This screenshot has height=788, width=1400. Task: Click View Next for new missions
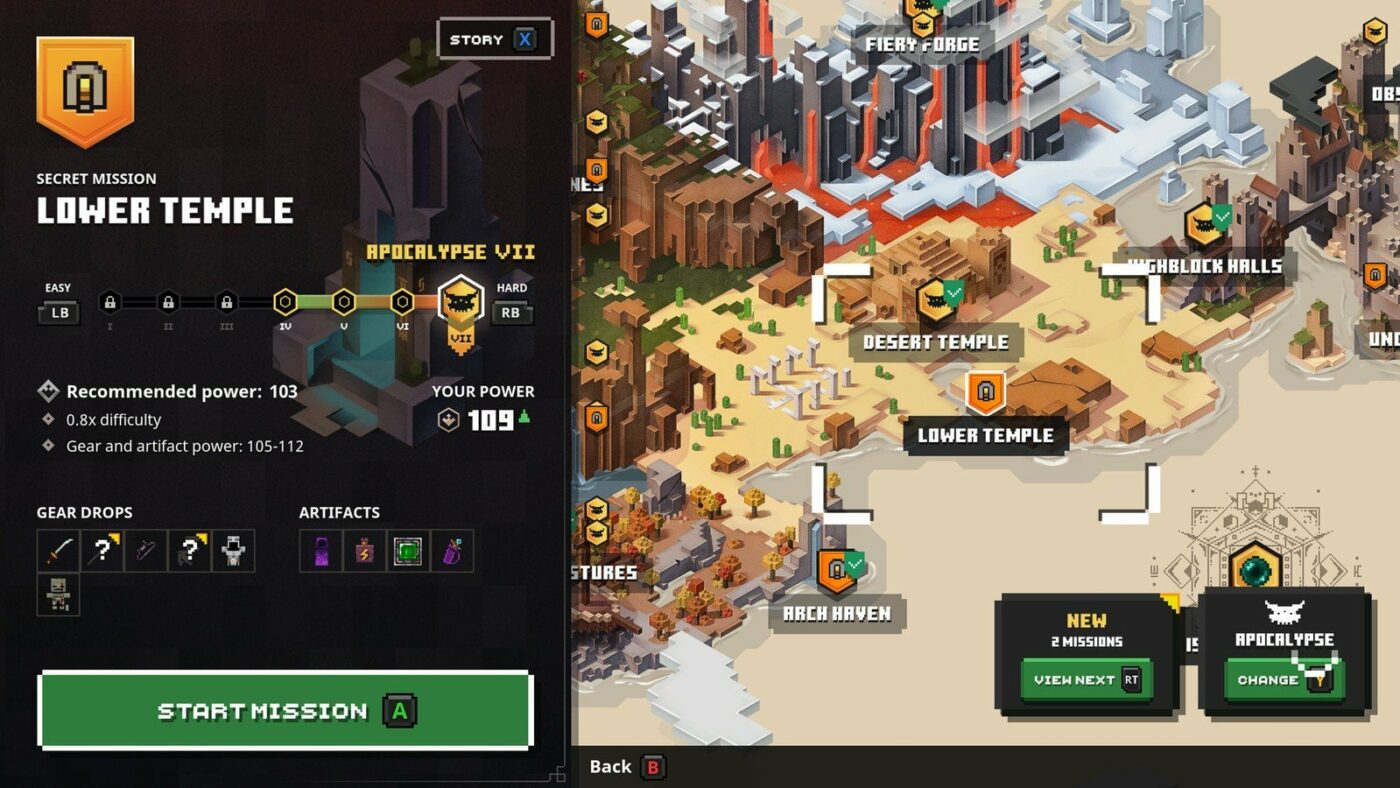1086,680
